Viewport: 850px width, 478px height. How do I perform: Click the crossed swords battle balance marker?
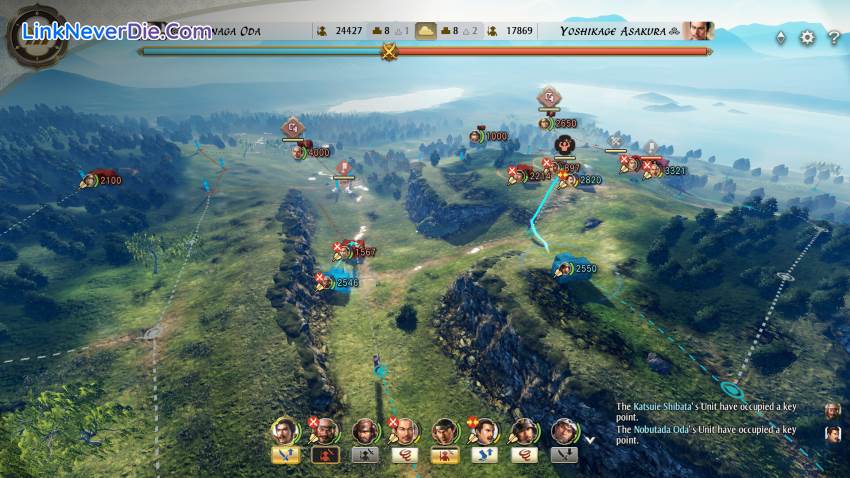(x=388, y=50)
